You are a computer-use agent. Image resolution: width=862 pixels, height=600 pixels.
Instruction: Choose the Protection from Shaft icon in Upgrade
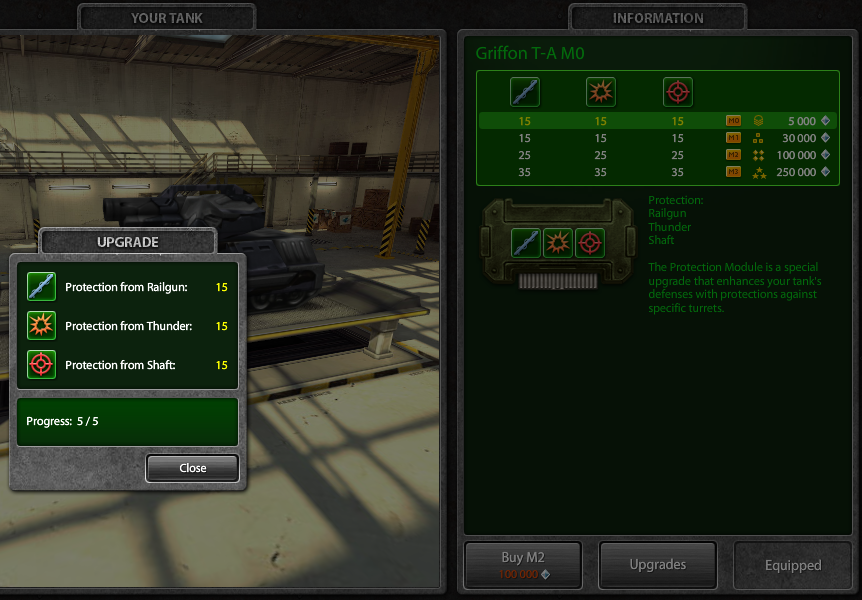(41, 365)
